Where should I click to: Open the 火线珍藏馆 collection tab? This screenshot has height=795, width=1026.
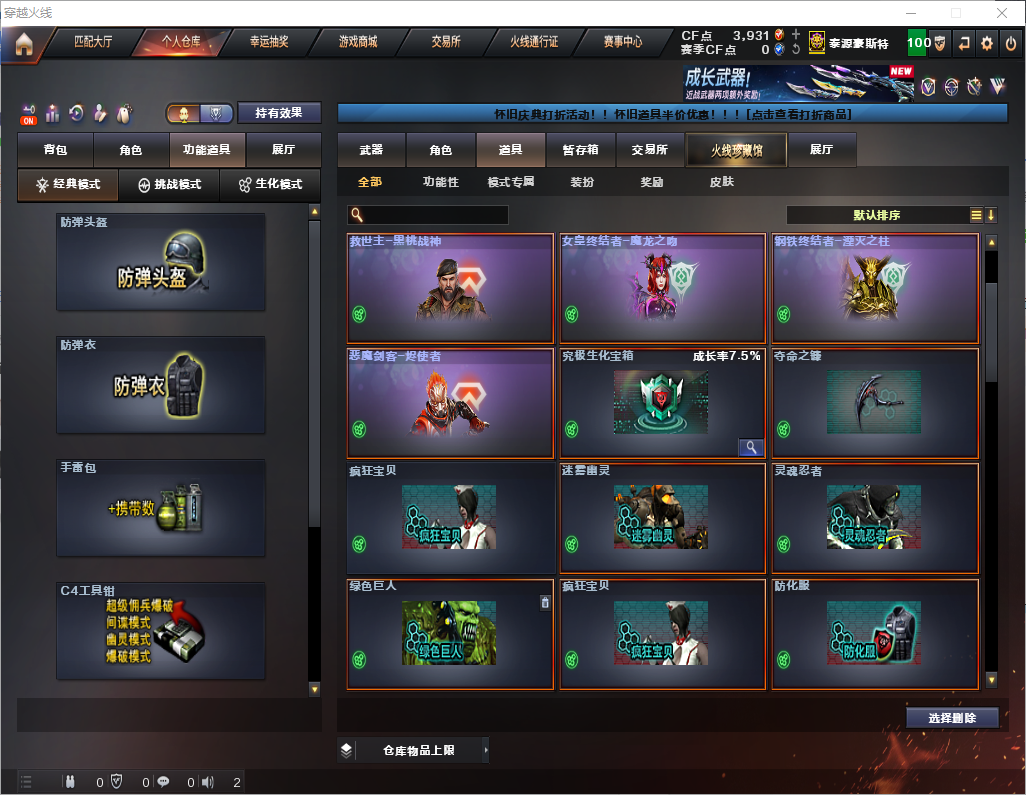736,150
